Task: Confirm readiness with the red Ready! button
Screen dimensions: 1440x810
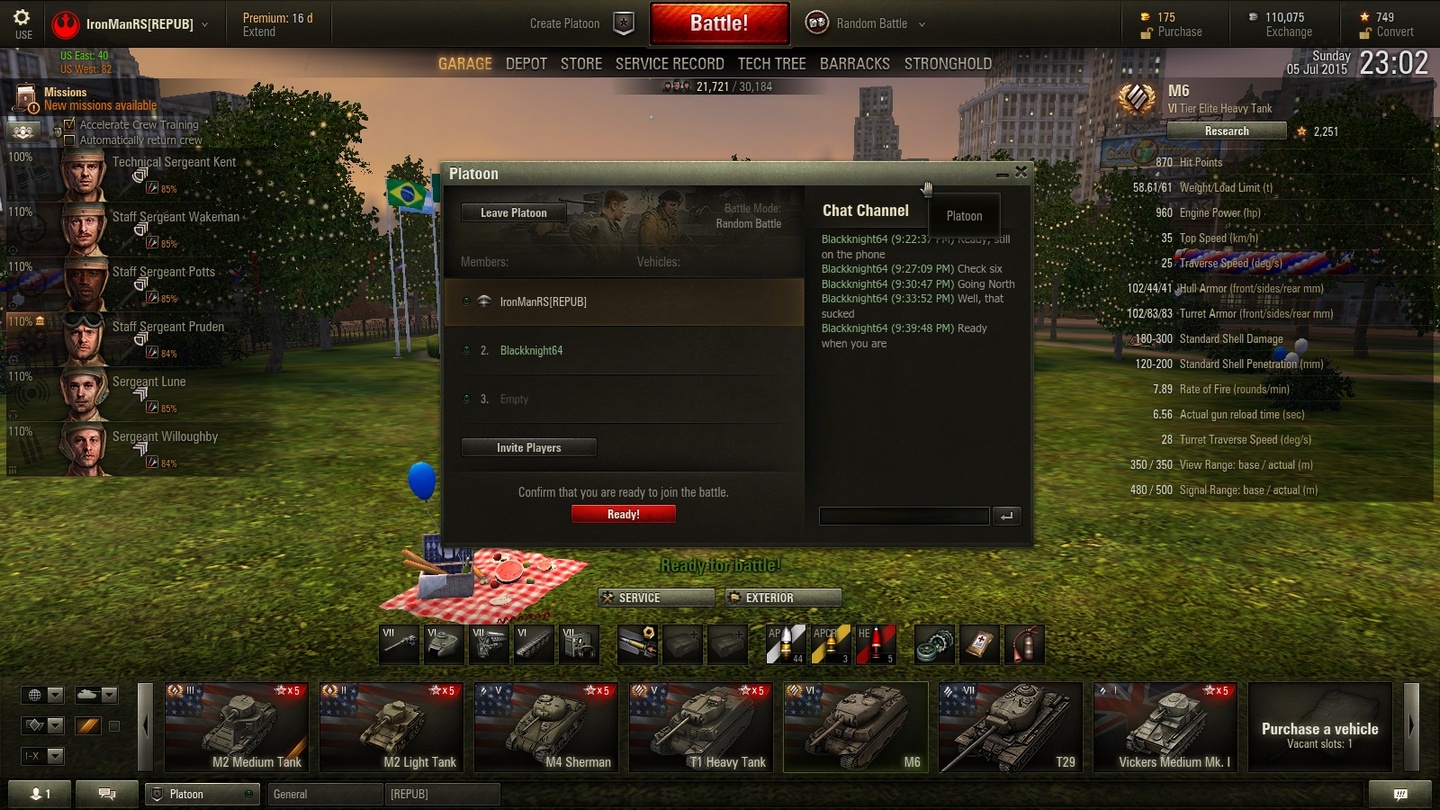Action: tap(623, 514)
